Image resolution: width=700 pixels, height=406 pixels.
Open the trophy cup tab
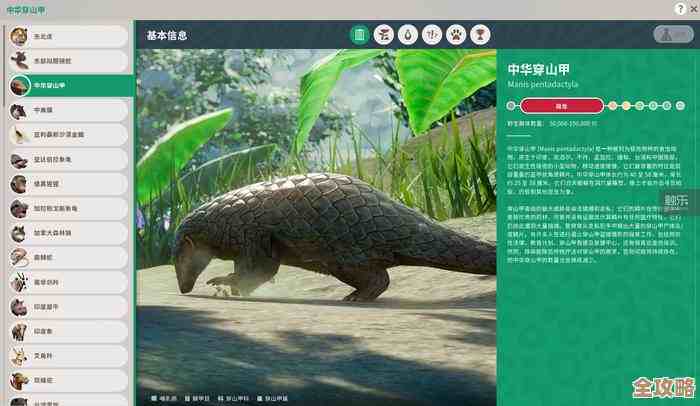click(x=480, y=35)
